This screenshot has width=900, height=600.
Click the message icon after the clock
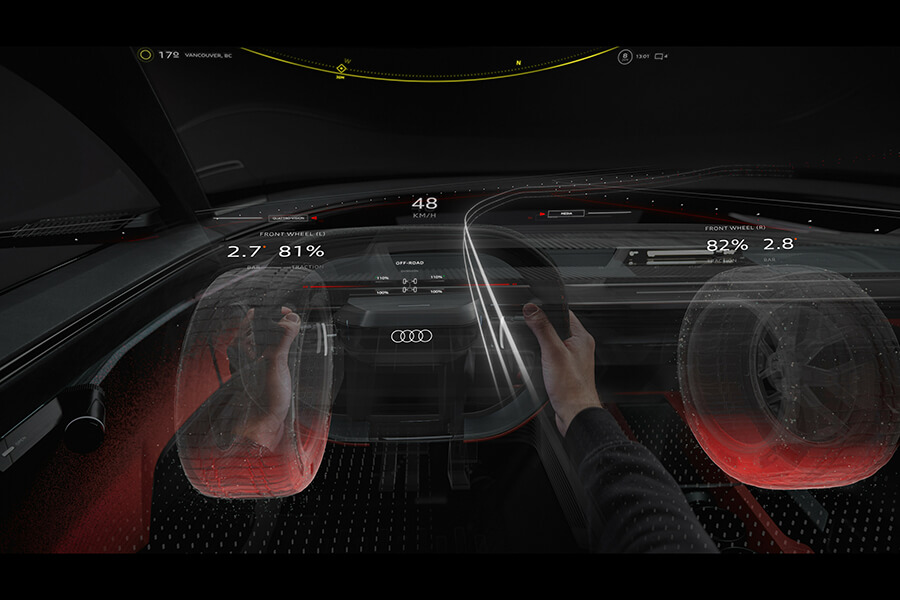(x=657, y=56)
